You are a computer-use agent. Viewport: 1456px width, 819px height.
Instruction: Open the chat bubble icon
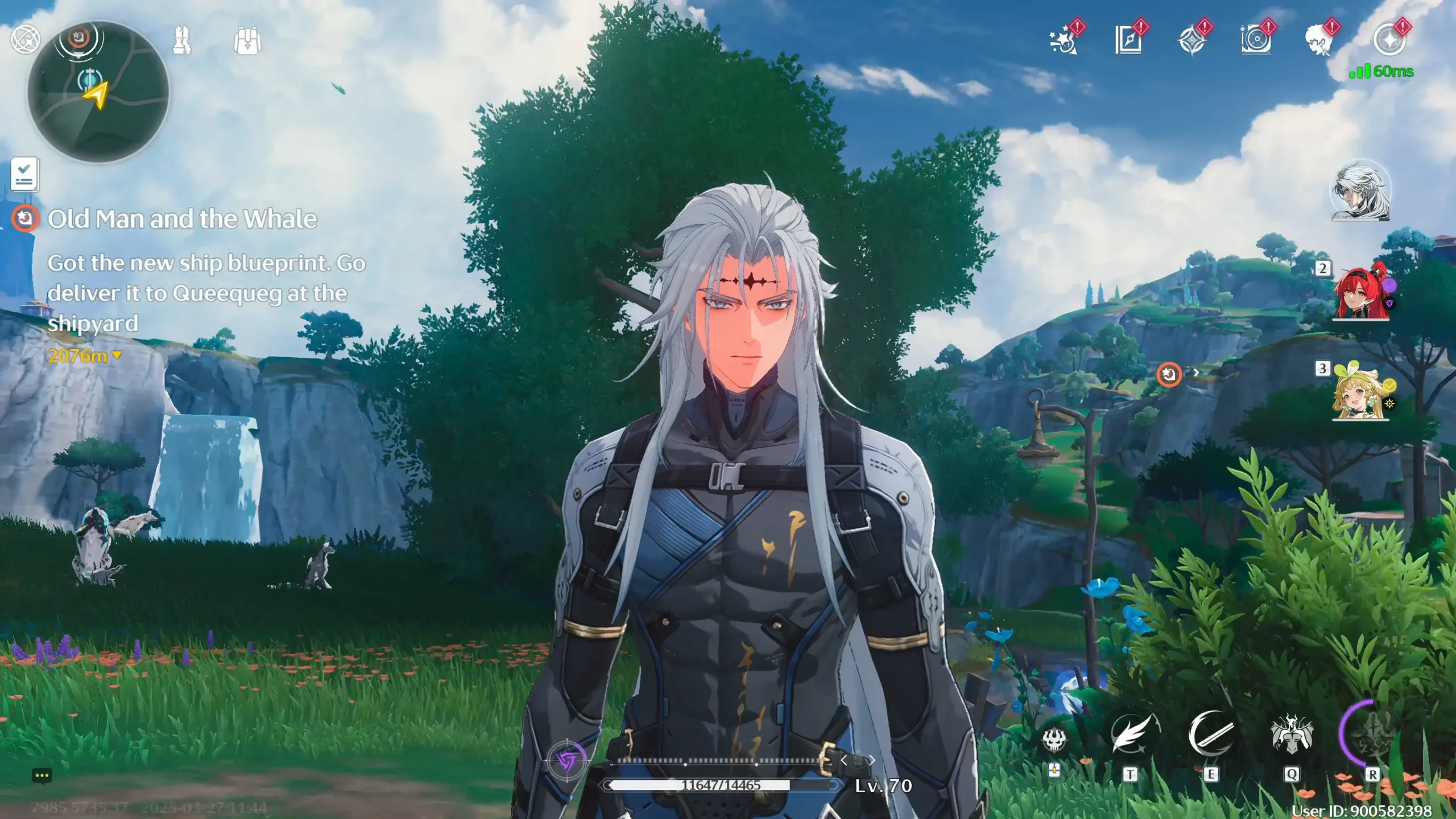[42, 776]
